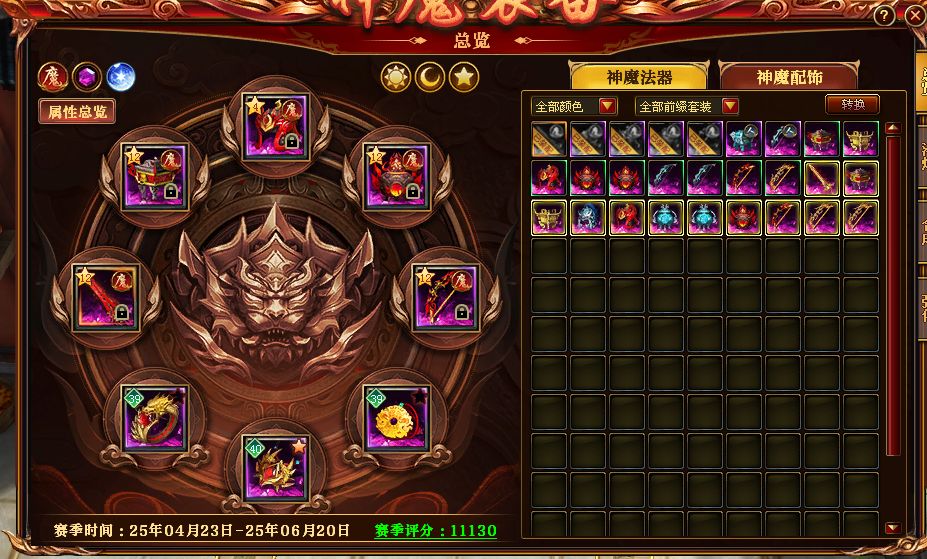Toggle the sun filter icon
The width and height of the screenshot is (927, 559).
coord(396,76)
